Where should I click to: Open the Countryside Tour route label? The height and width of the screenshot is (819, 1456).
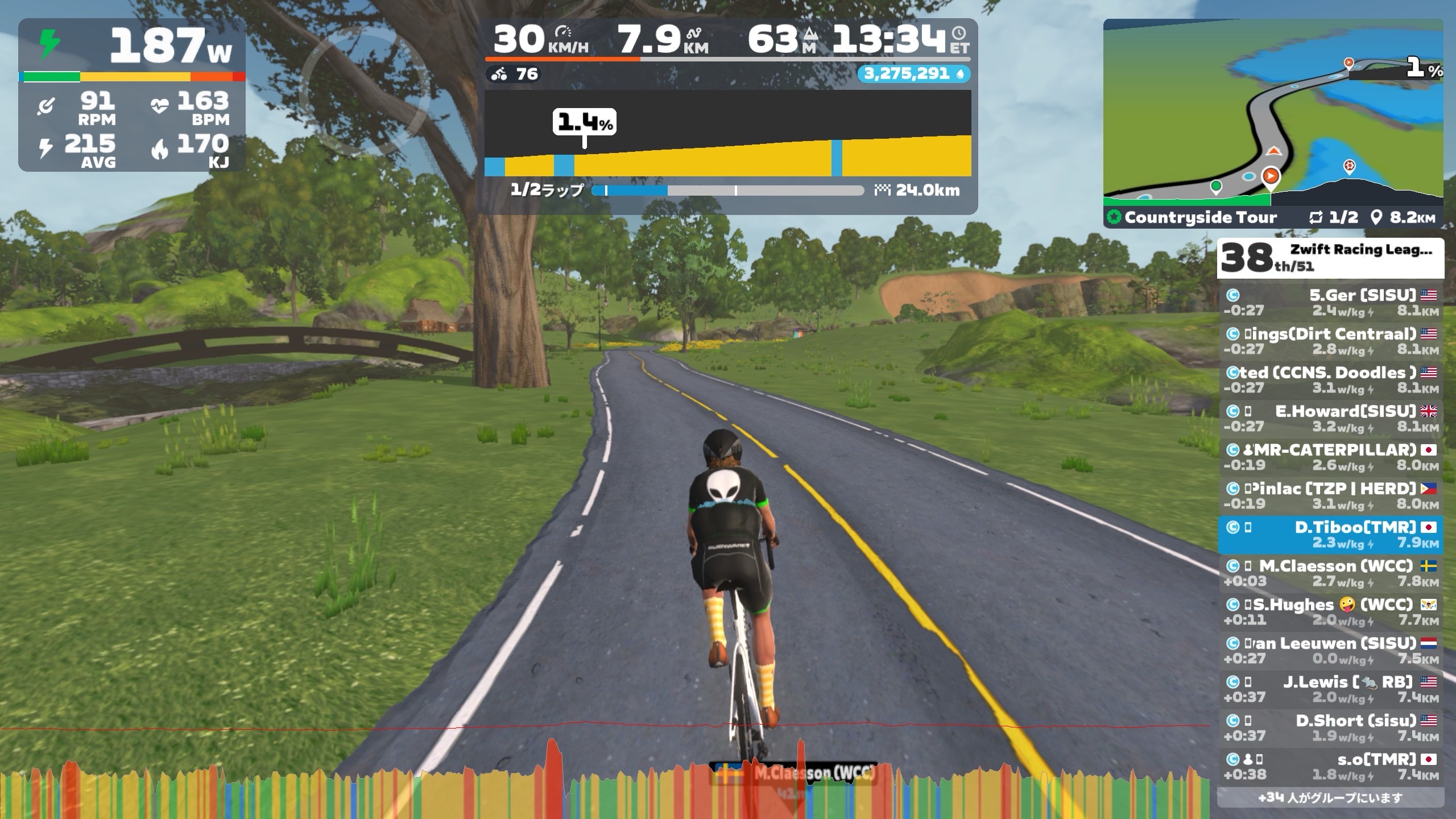coord(1200,217)
